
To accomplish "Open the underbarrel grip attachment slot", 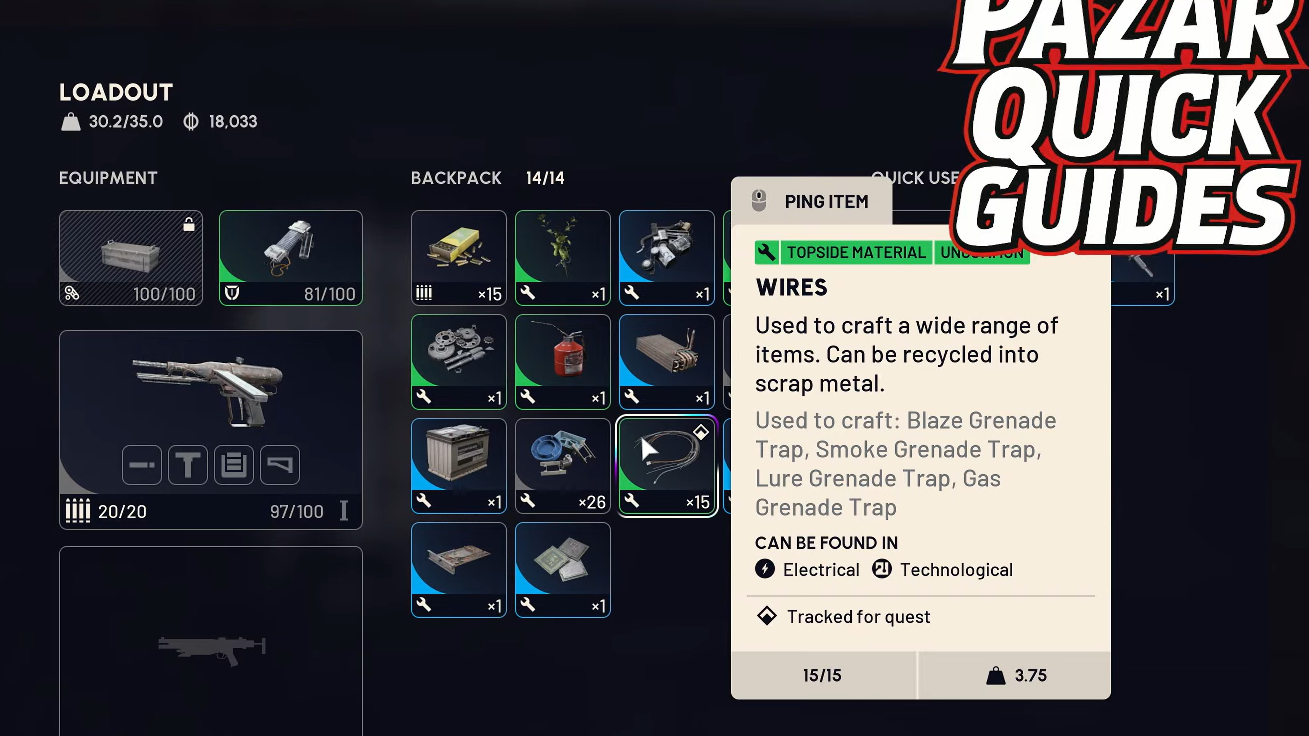I will [x=188, y=465].
